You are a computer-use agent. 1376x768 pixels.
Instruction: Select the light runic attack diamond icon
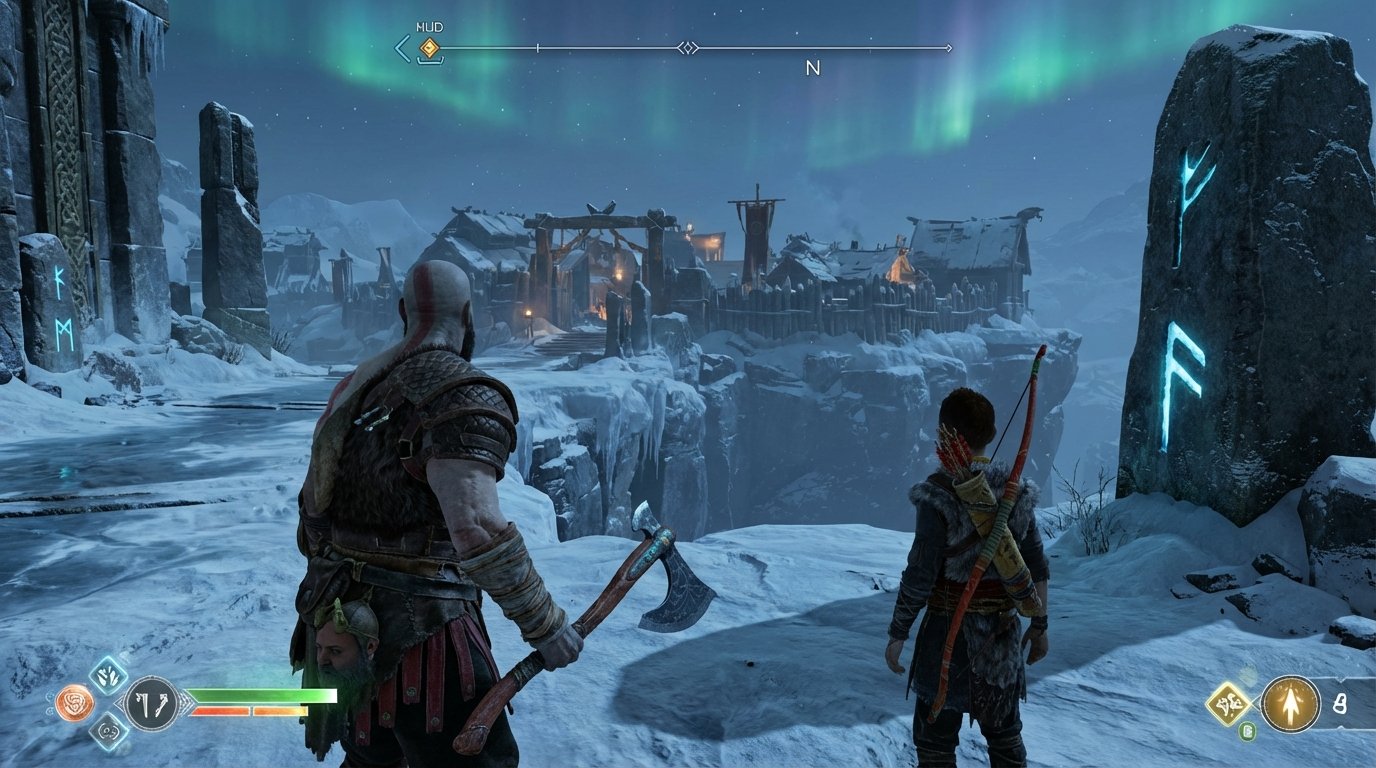click(108, 675)
